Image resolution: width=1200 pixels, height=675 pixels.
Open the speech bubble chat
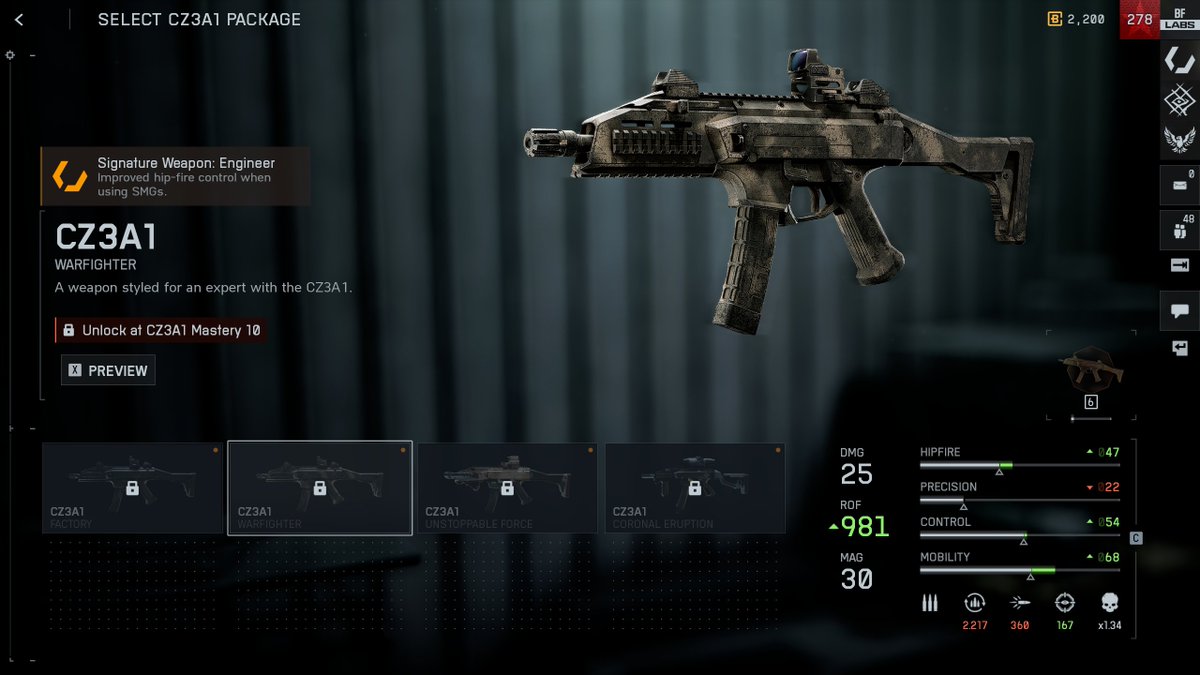point(1179,310)
